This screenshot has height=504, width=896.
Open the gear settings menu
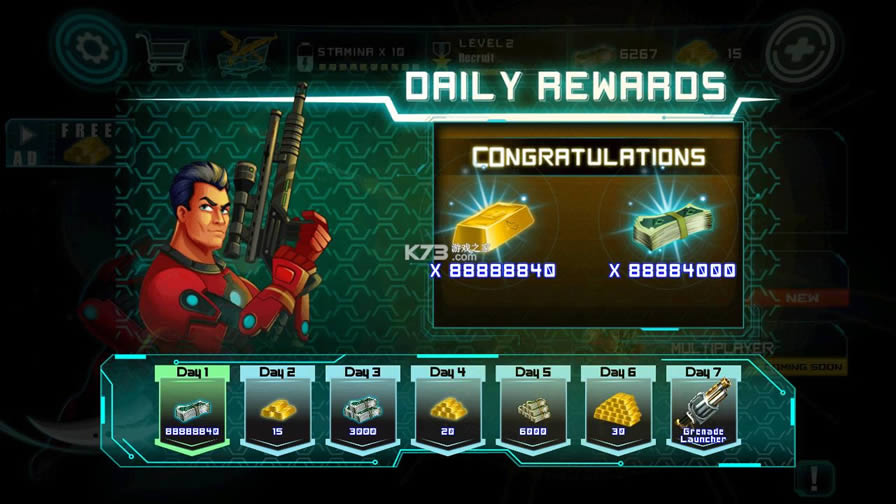pos(89,46)
